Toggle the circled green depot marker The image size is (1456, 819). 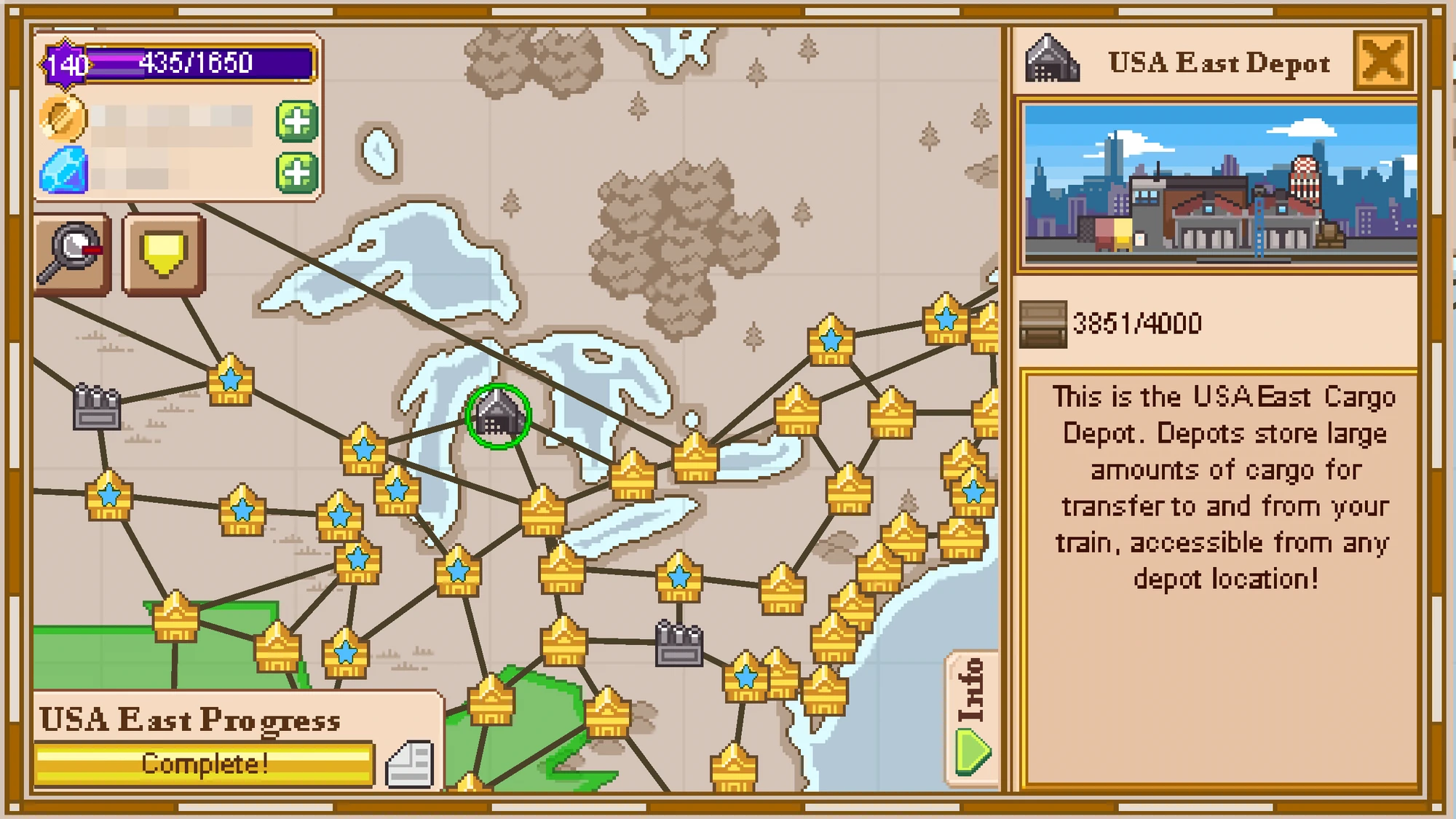(x=499, y=415)
